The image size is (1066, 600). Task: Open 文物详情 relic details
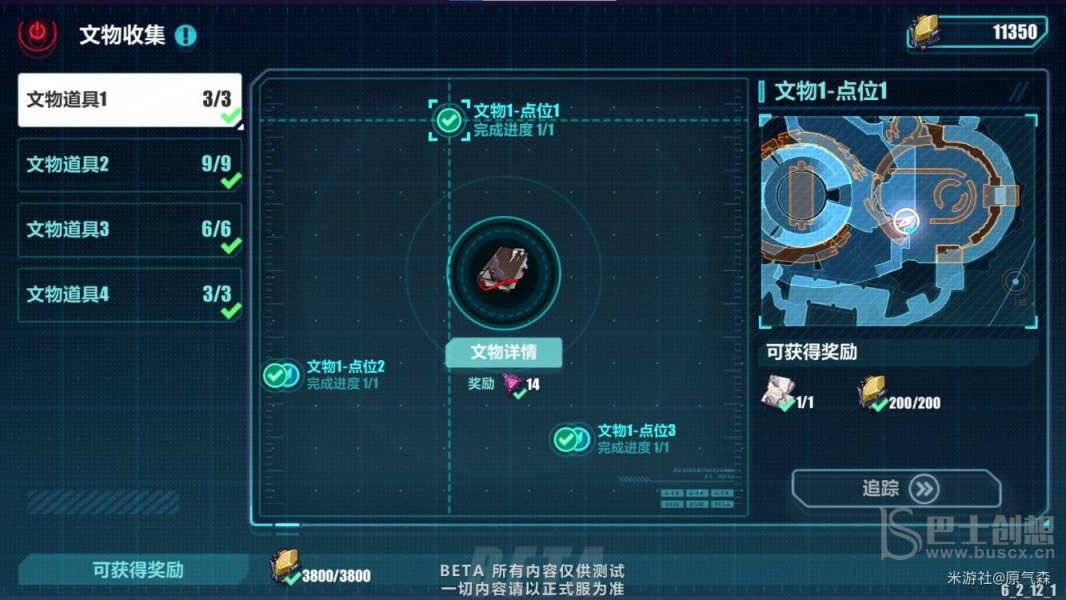503,352
